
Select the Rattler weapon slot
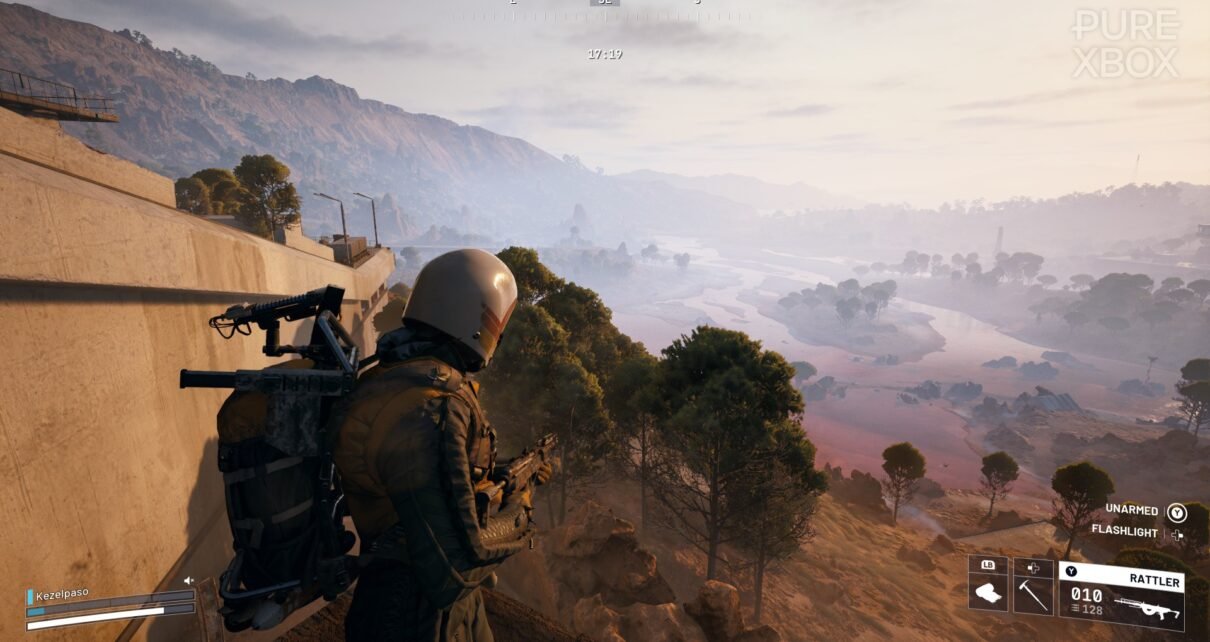(x=1120, y=594)
